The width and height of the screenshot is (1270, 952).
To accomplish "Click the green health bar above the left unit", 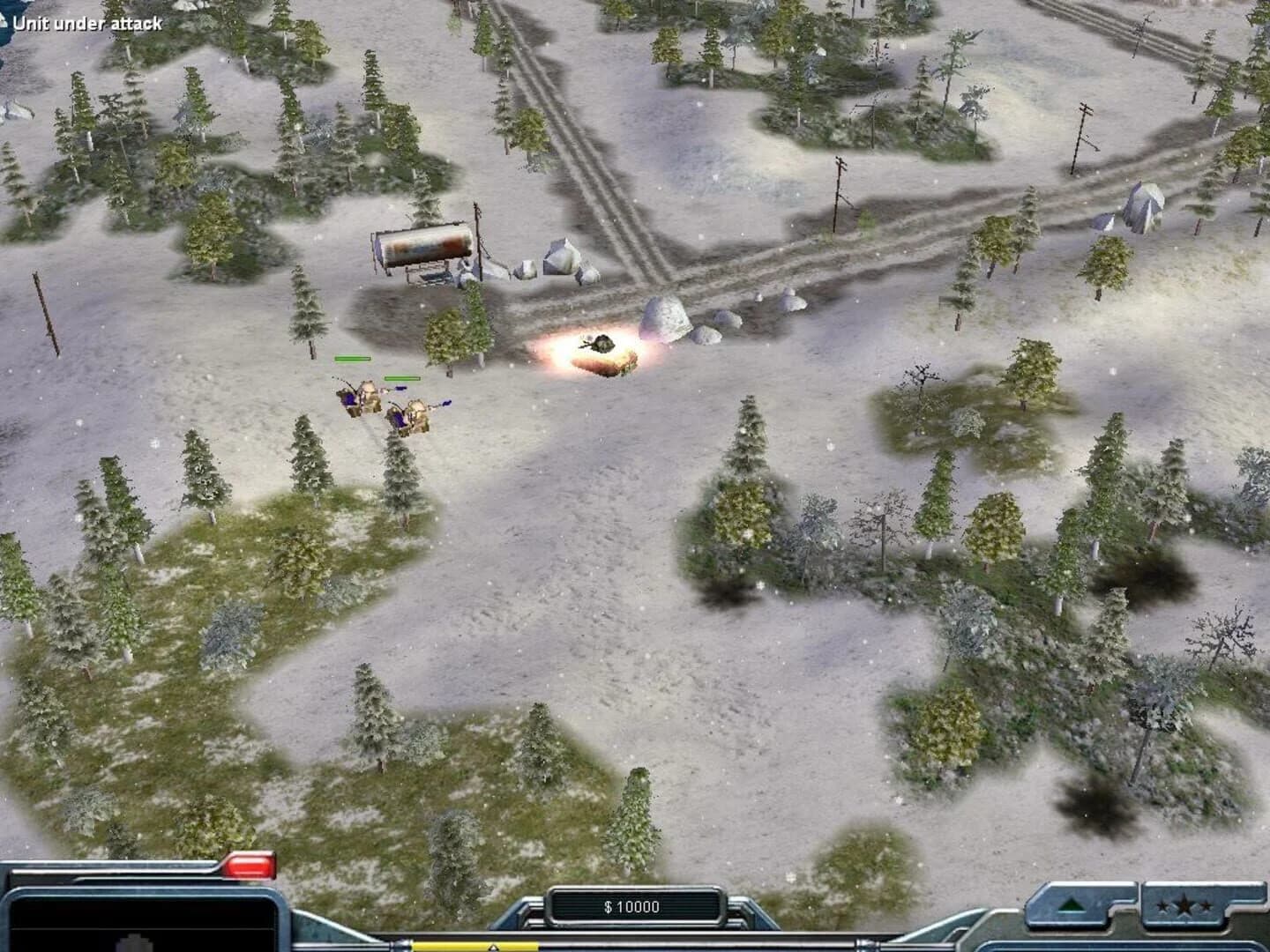I will pos(351,360).
